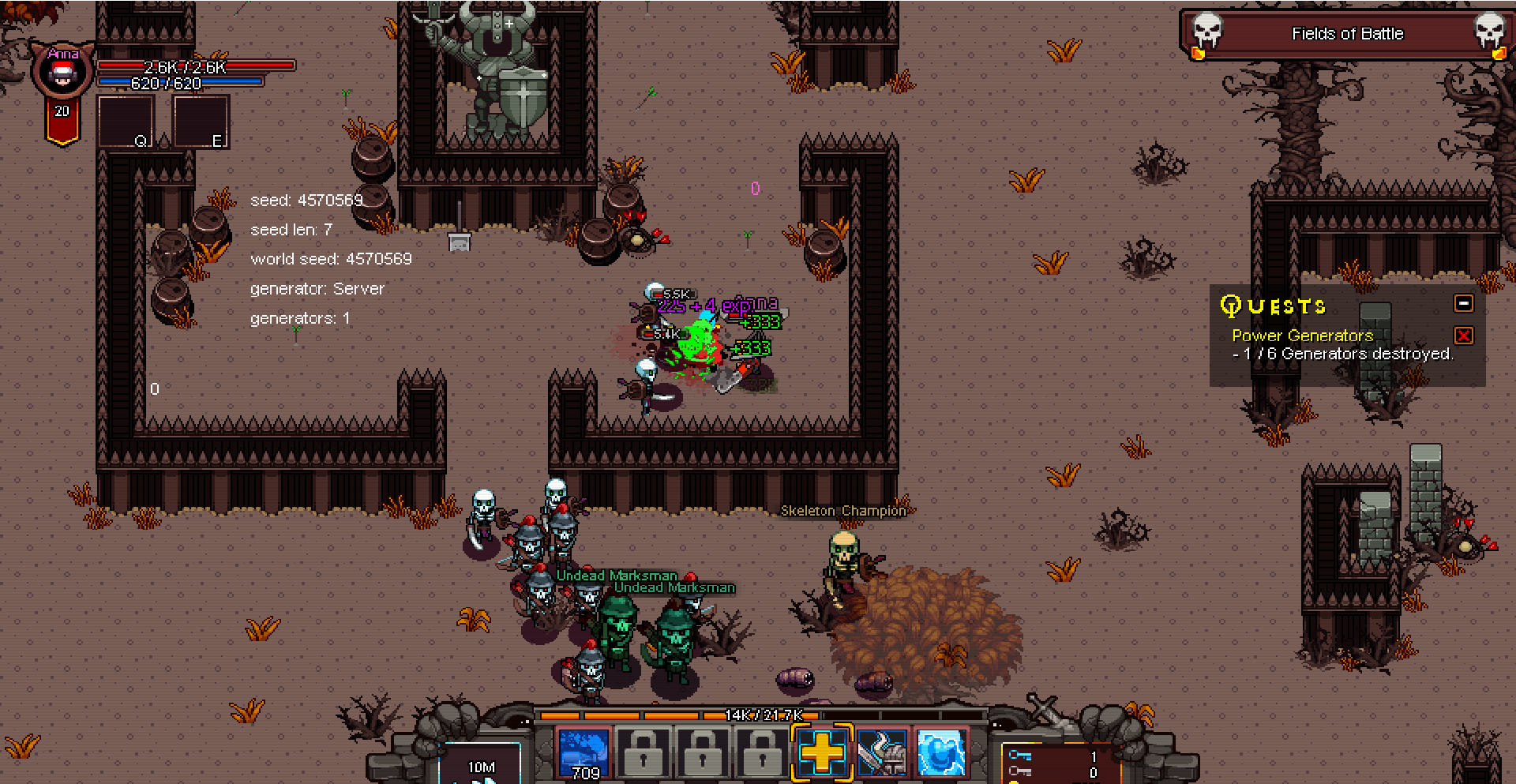The height and width of the screenshot is (784, 1516).
Task: Open the Power Generators quest entry
Action: click(x=1302, y=336)
